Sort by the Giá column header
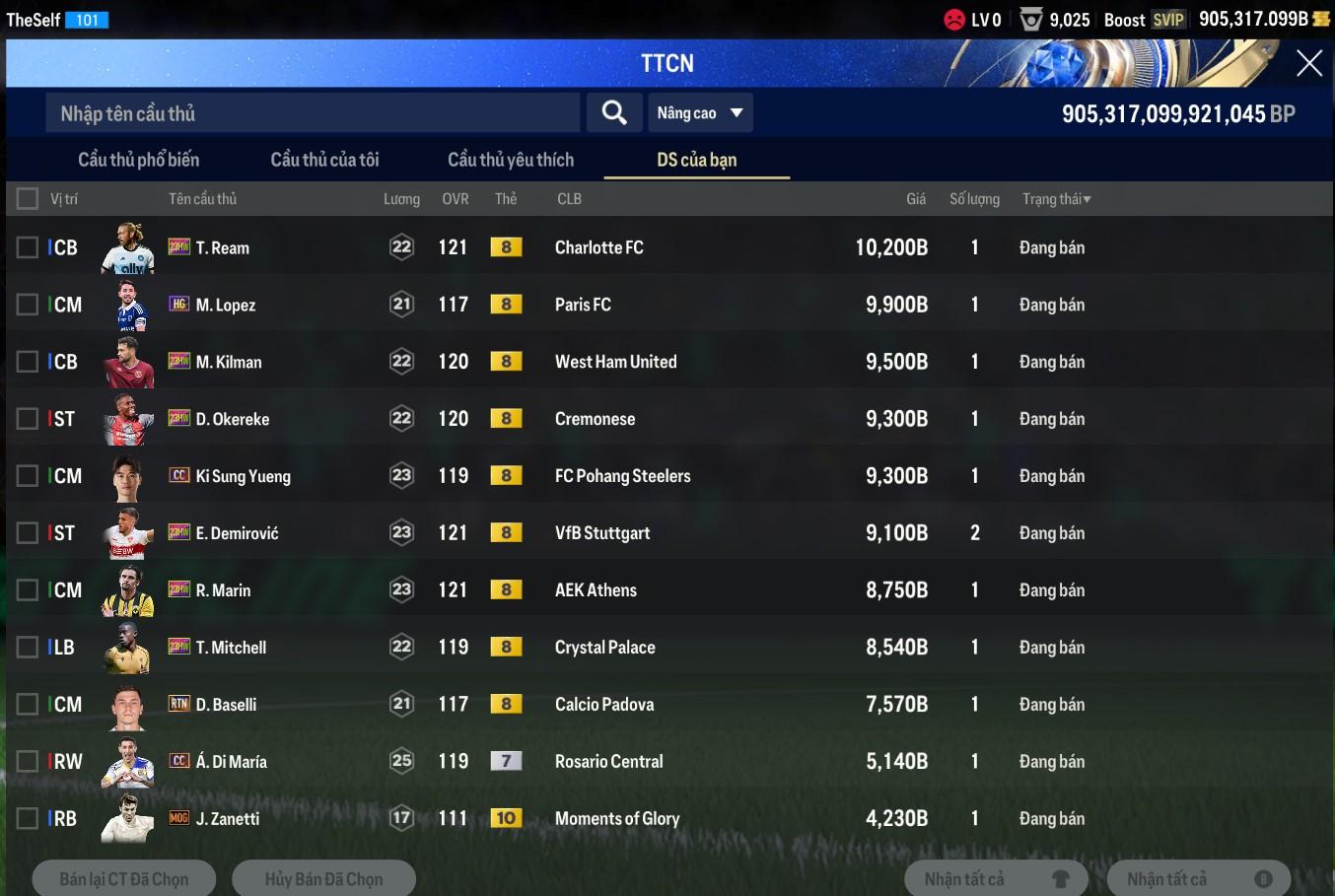Screen dimensions: 1335x896 click(x=915, y=199)
